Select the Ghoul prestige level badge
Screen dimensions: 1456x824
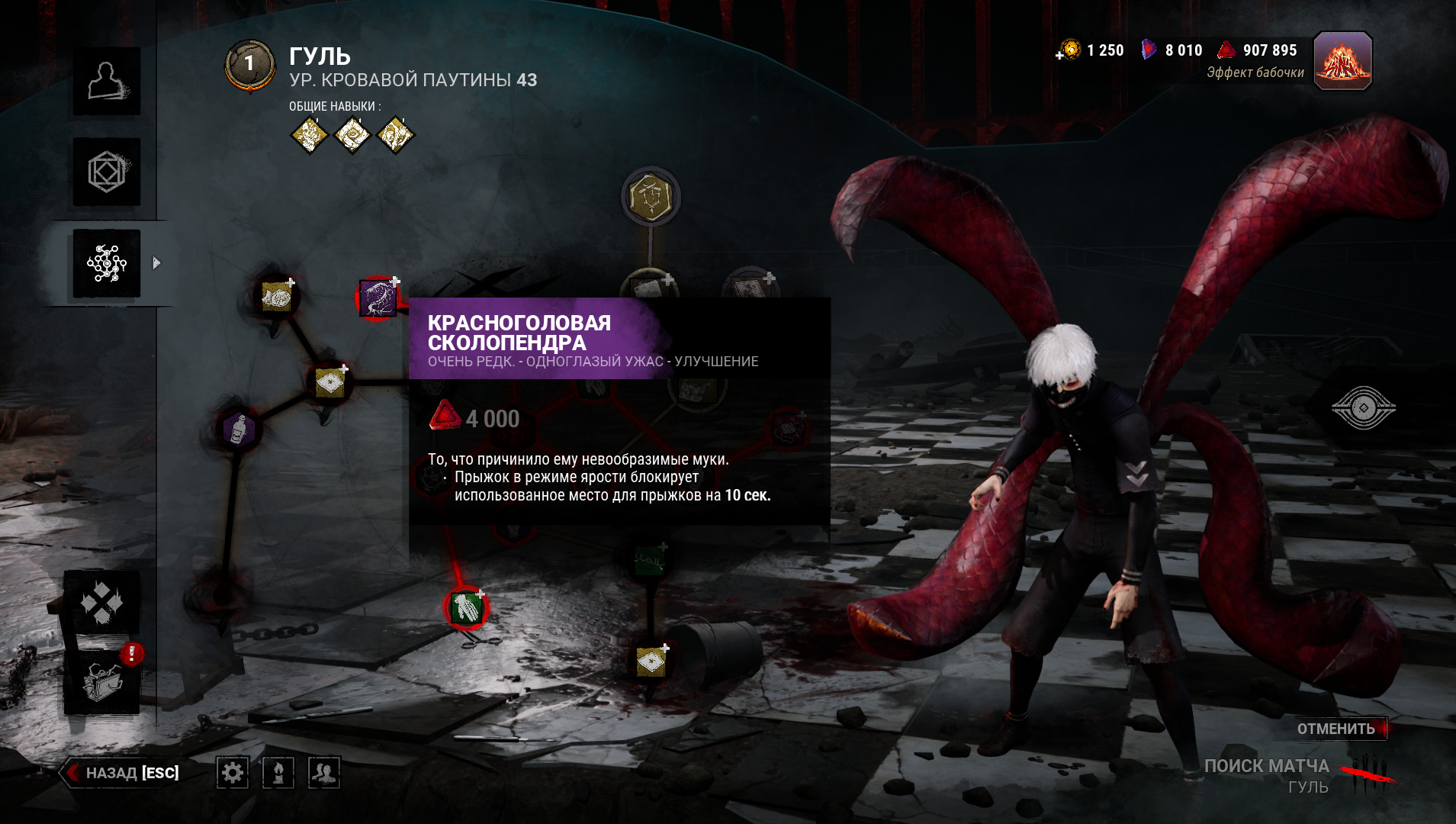pyautogui.click(x=249, y=66)
